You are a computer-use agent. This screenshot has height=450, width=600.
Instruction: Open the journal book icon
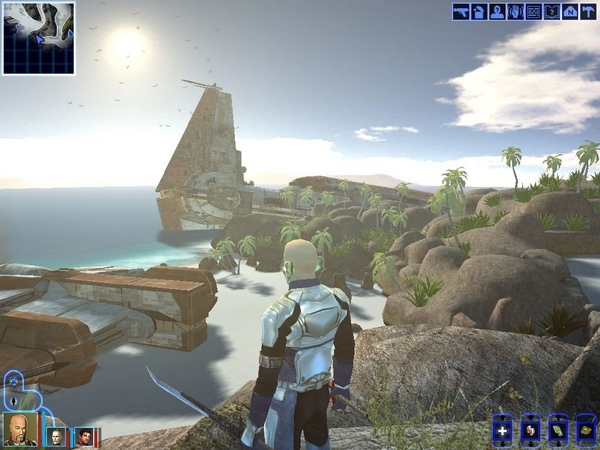click(x=551, y=12)
